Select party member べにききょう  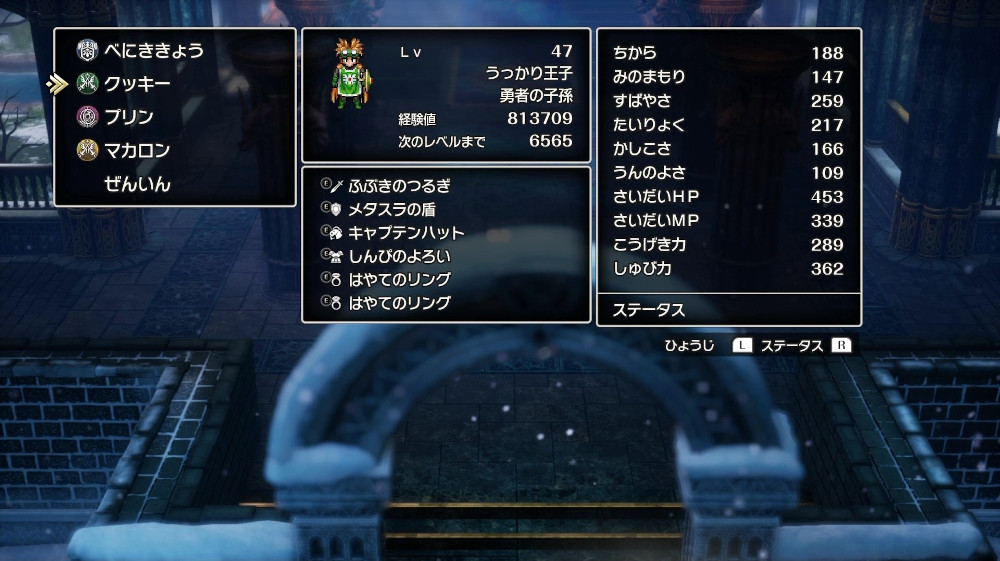[154, 51]
